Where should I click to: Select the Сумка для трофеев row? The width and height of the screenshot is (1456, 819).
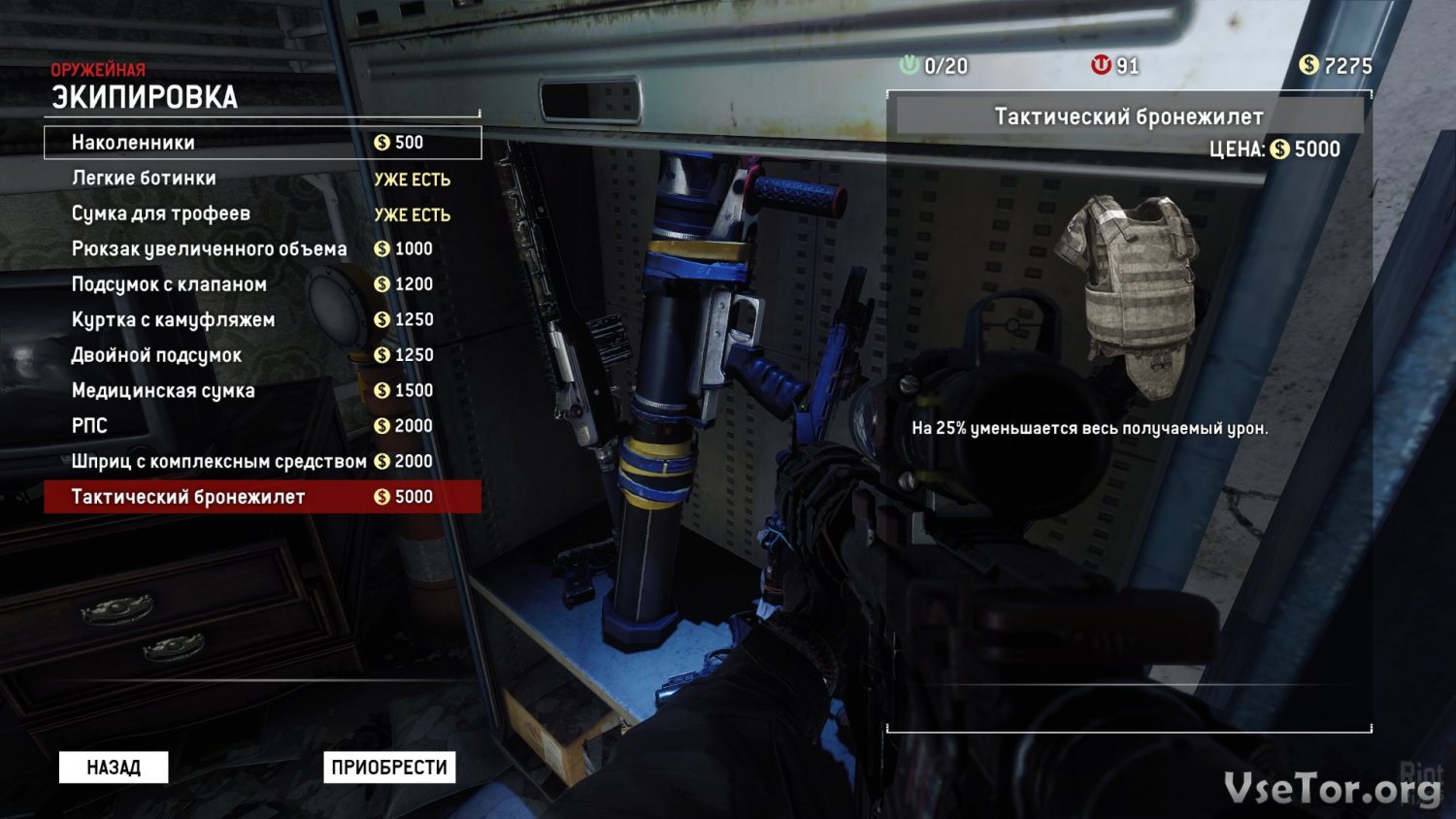[x=262, y=213]
